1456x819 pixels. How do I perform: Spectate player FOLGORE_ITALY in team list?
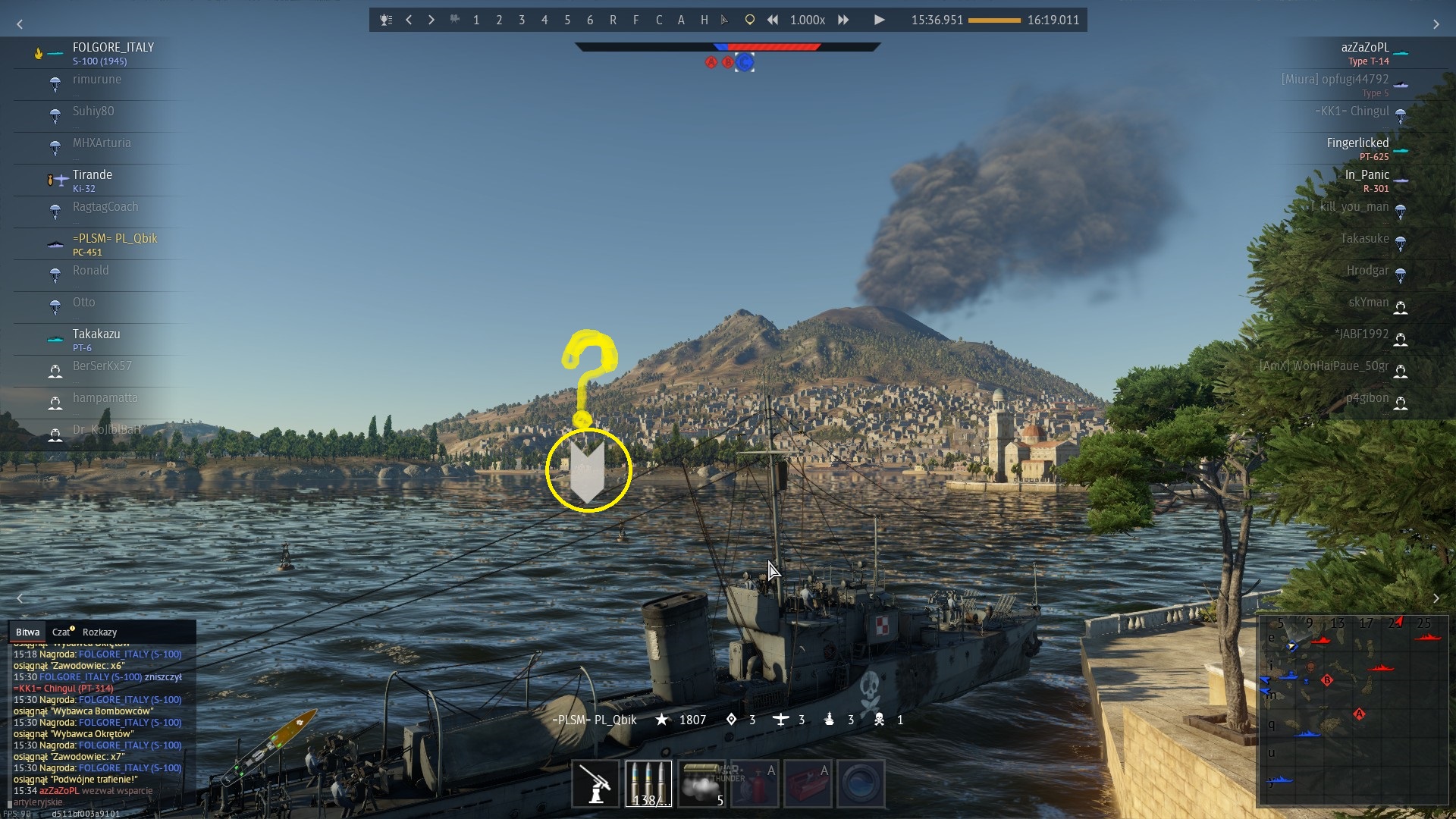(x=113, y=48)
